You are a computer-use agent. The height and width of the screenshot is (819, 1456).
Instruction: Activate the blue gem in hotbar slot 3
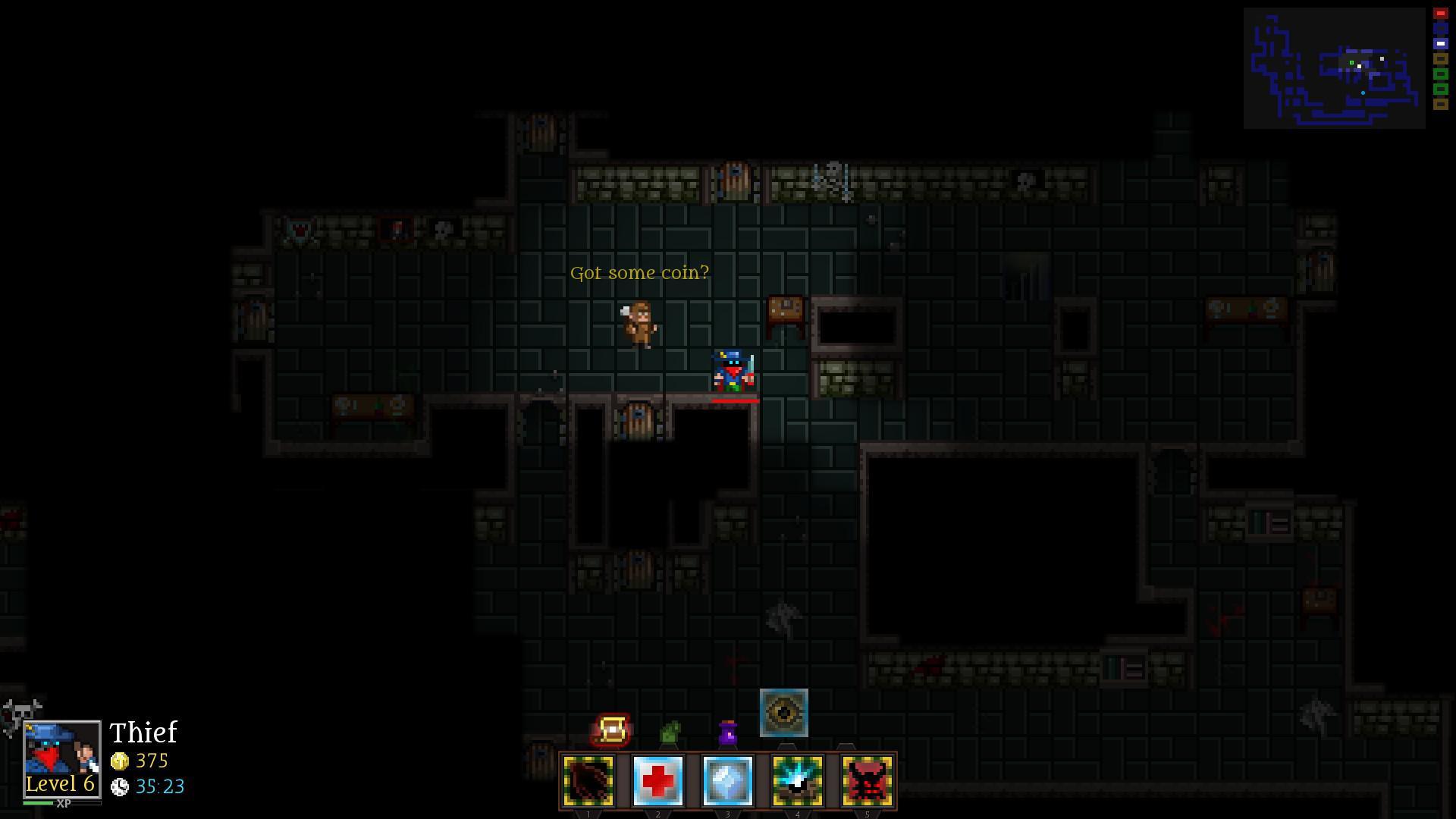(x=728, y=780)
